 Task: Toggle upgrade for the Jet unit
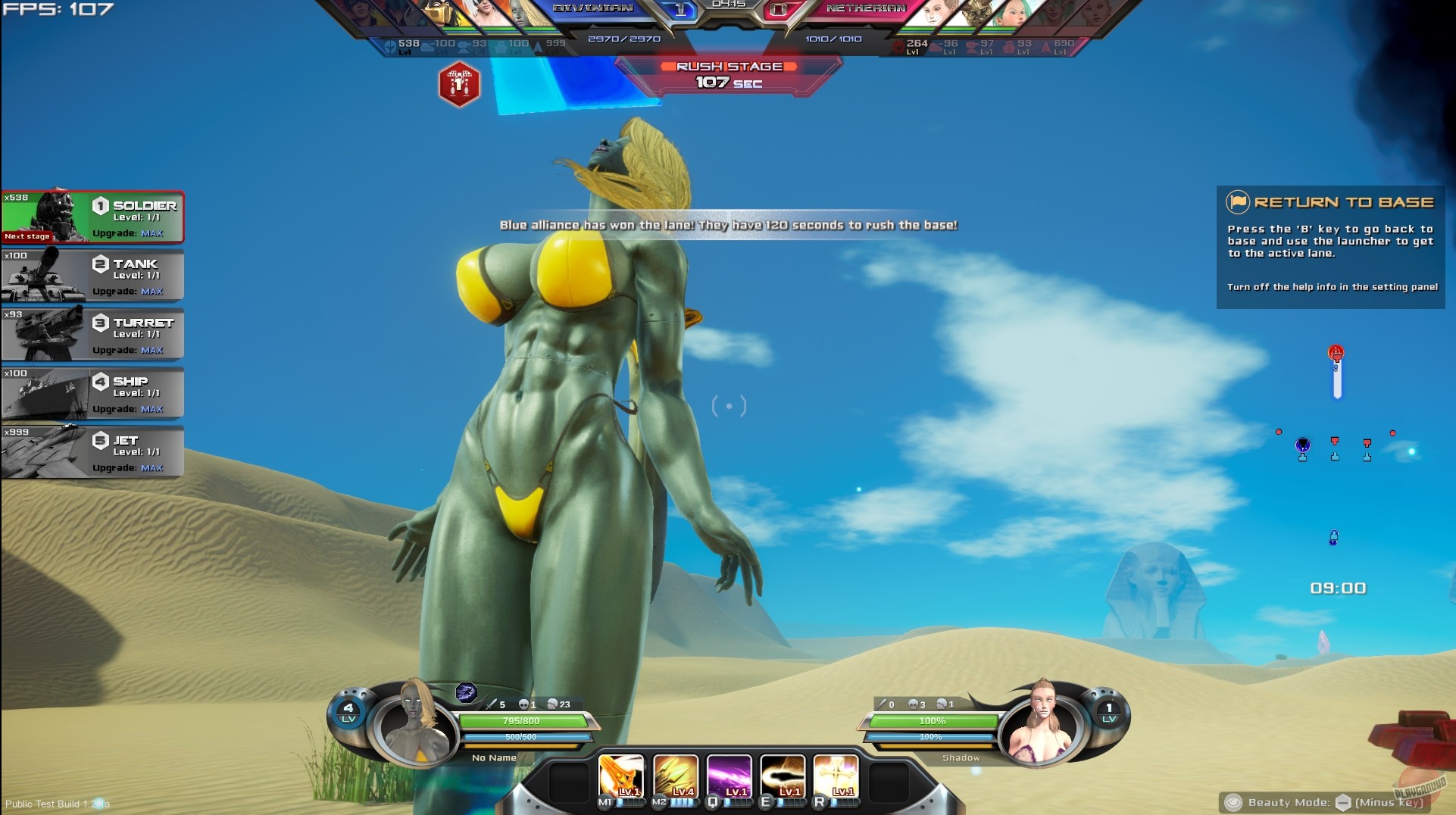[x=151, y=468]
